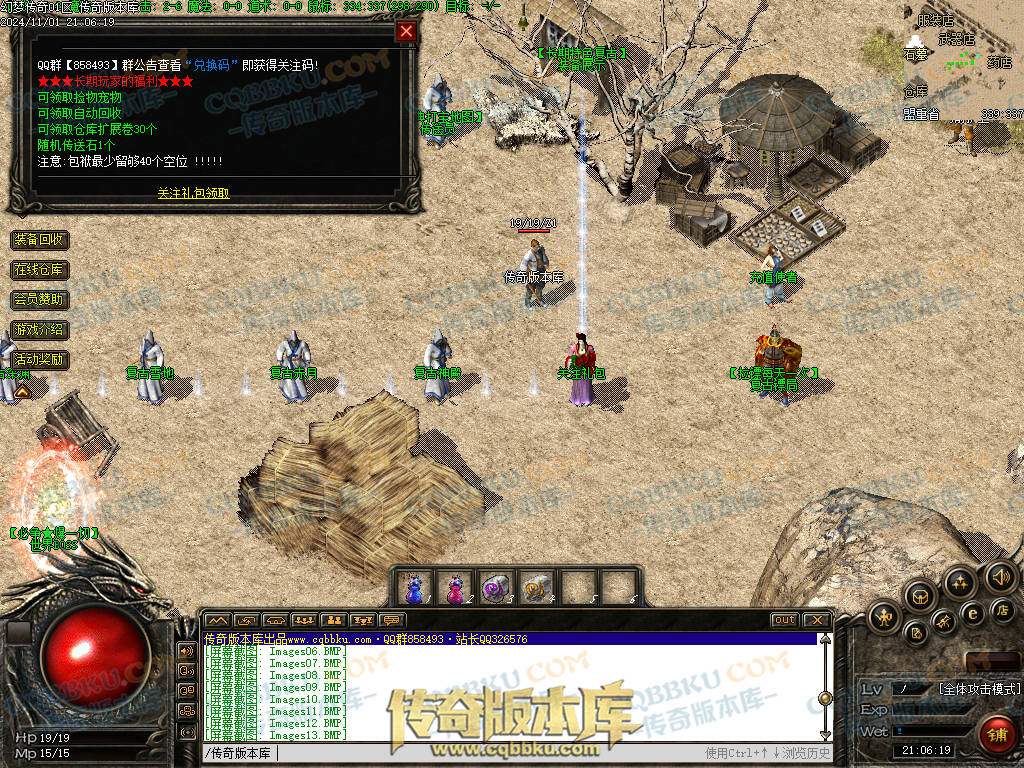This screenshot has width=1024, height=768.
Task: Open the 活动奖励 event rewards menu
Action: pos(39,359)
